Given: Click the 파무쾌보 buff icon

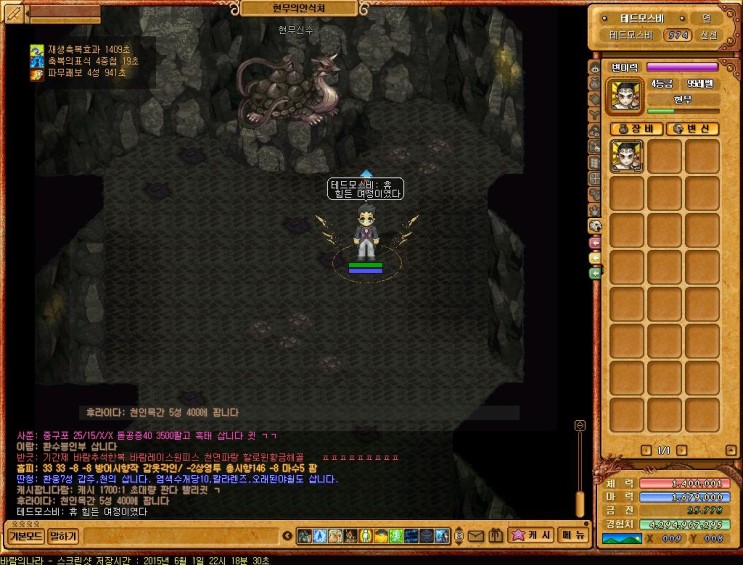Looking at the screenshot, I should click(37, 73).
